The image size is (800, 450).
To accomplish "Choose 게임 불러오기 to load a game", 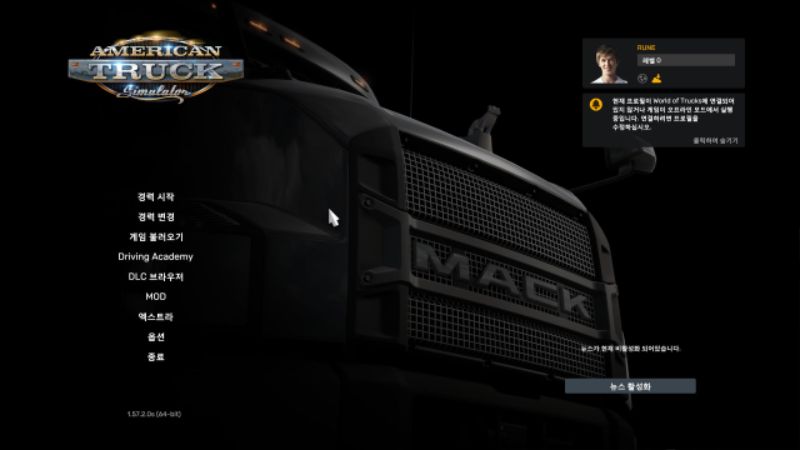I will (x=155, y=237).
